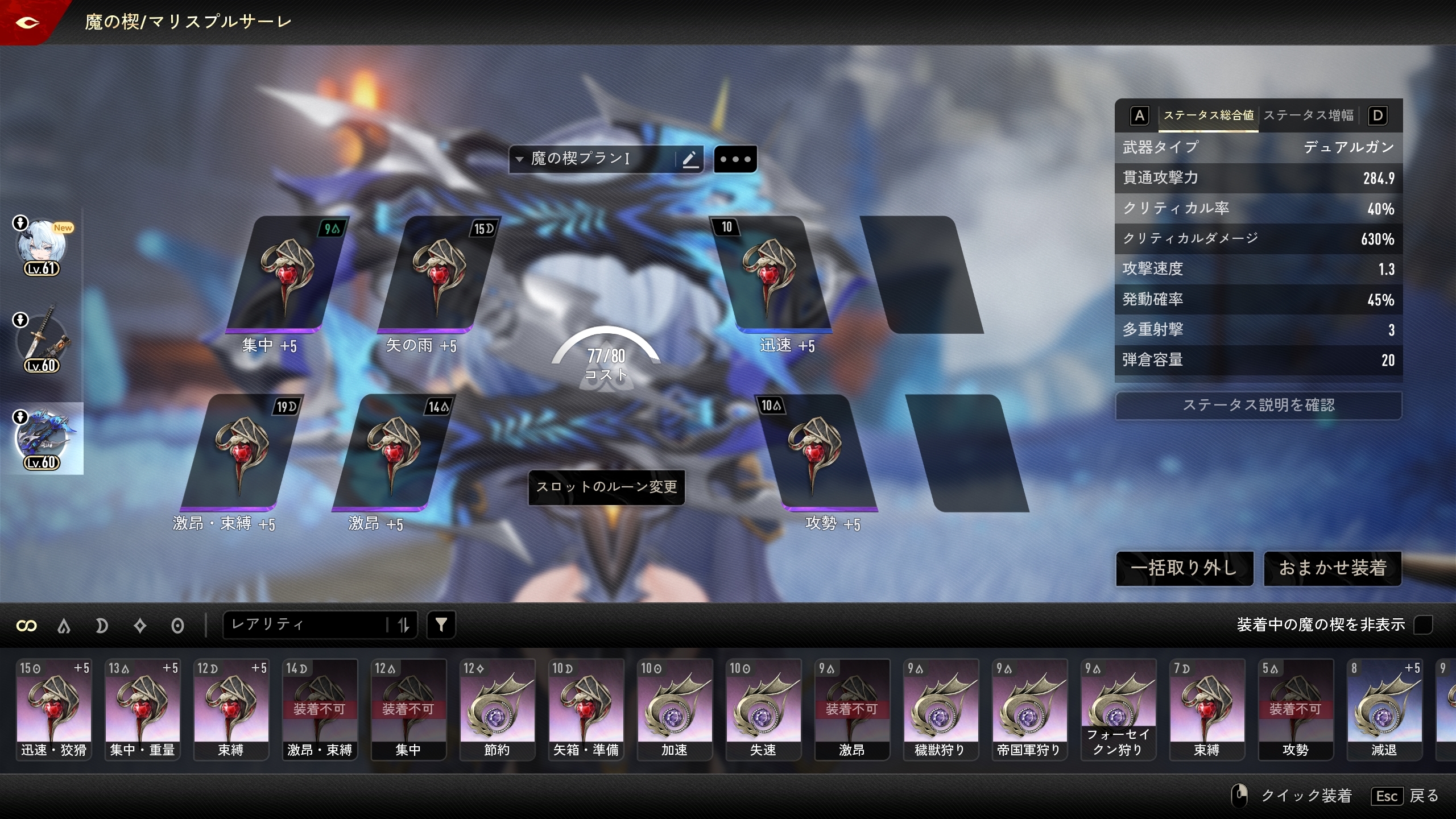Screen dimensions: 1456x819
Task: Open the three-dot options menu
Action: 735,159
